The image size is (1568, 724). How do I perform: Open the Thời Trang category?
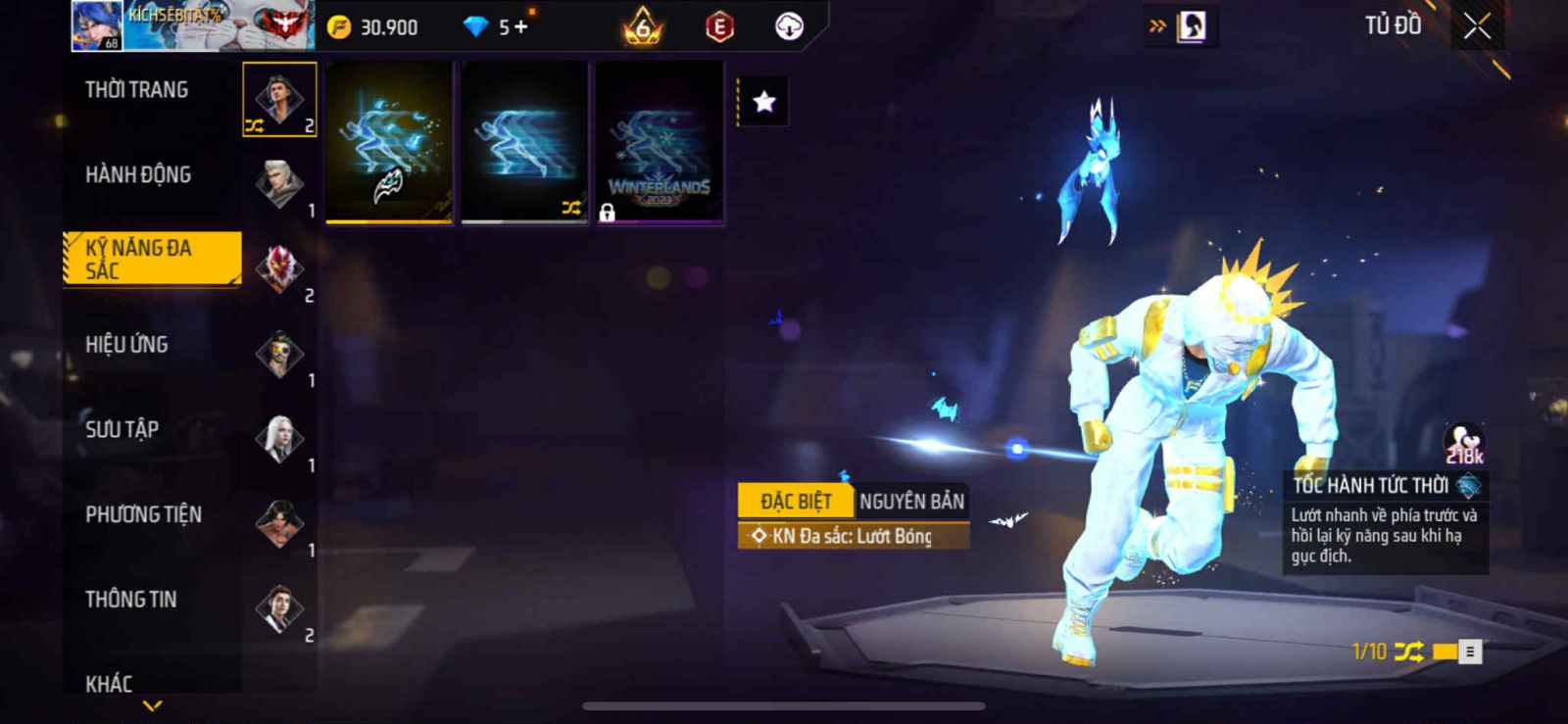point(136,90)
